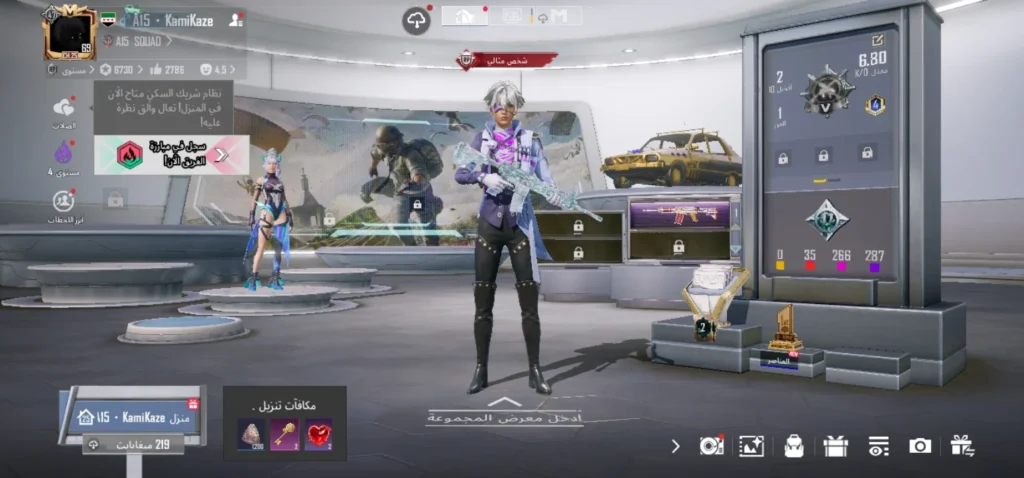
Task: Click the cloud download icon at top
Action: (416, 20)
